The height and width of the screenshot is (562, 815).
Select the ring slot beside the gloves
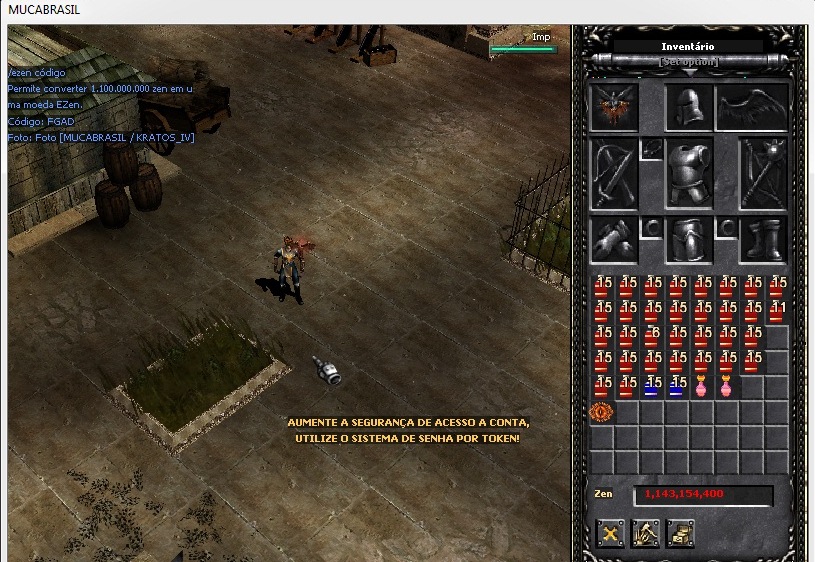tap(651, 226)
